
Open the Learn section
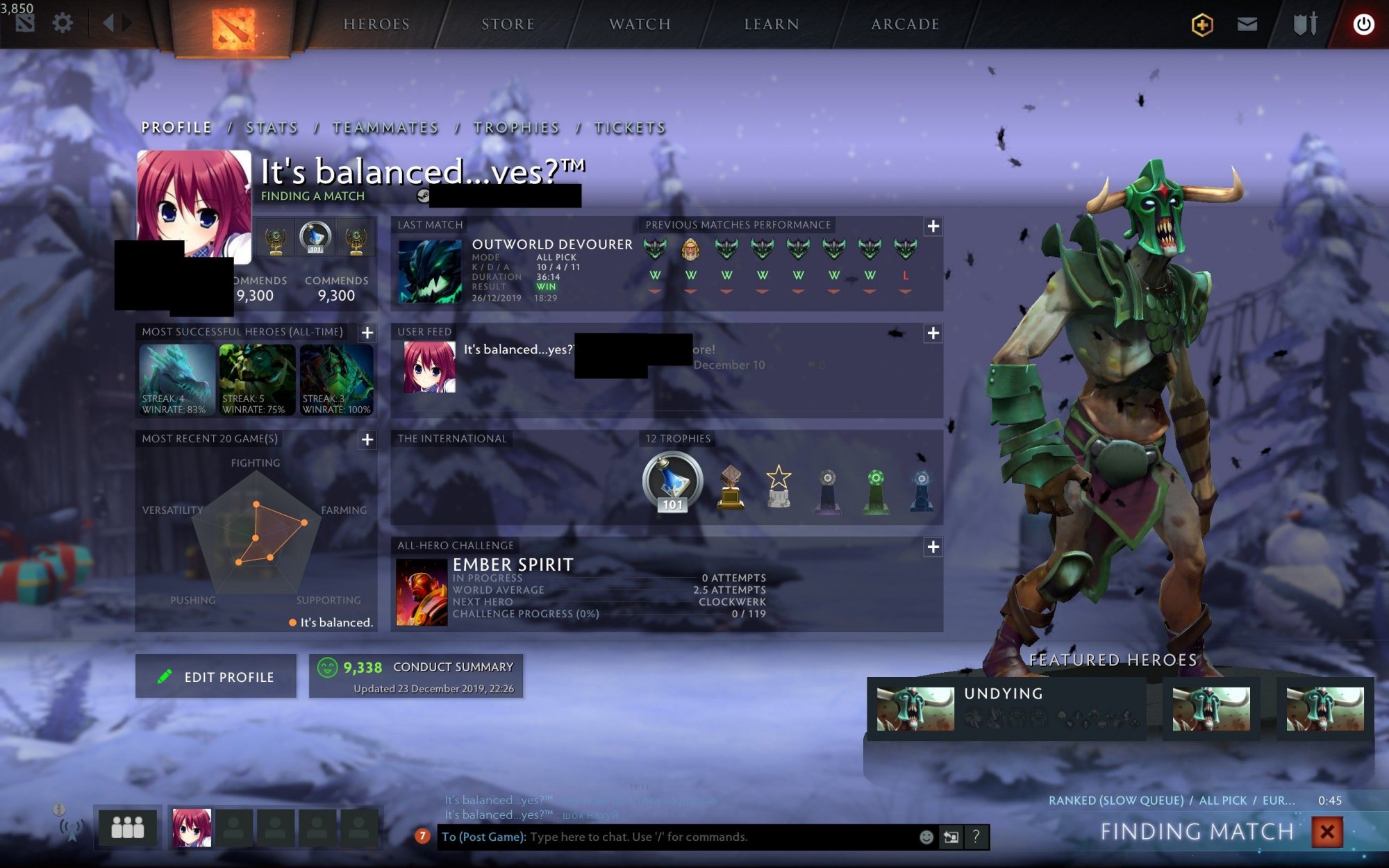click(x=772, y=24)
